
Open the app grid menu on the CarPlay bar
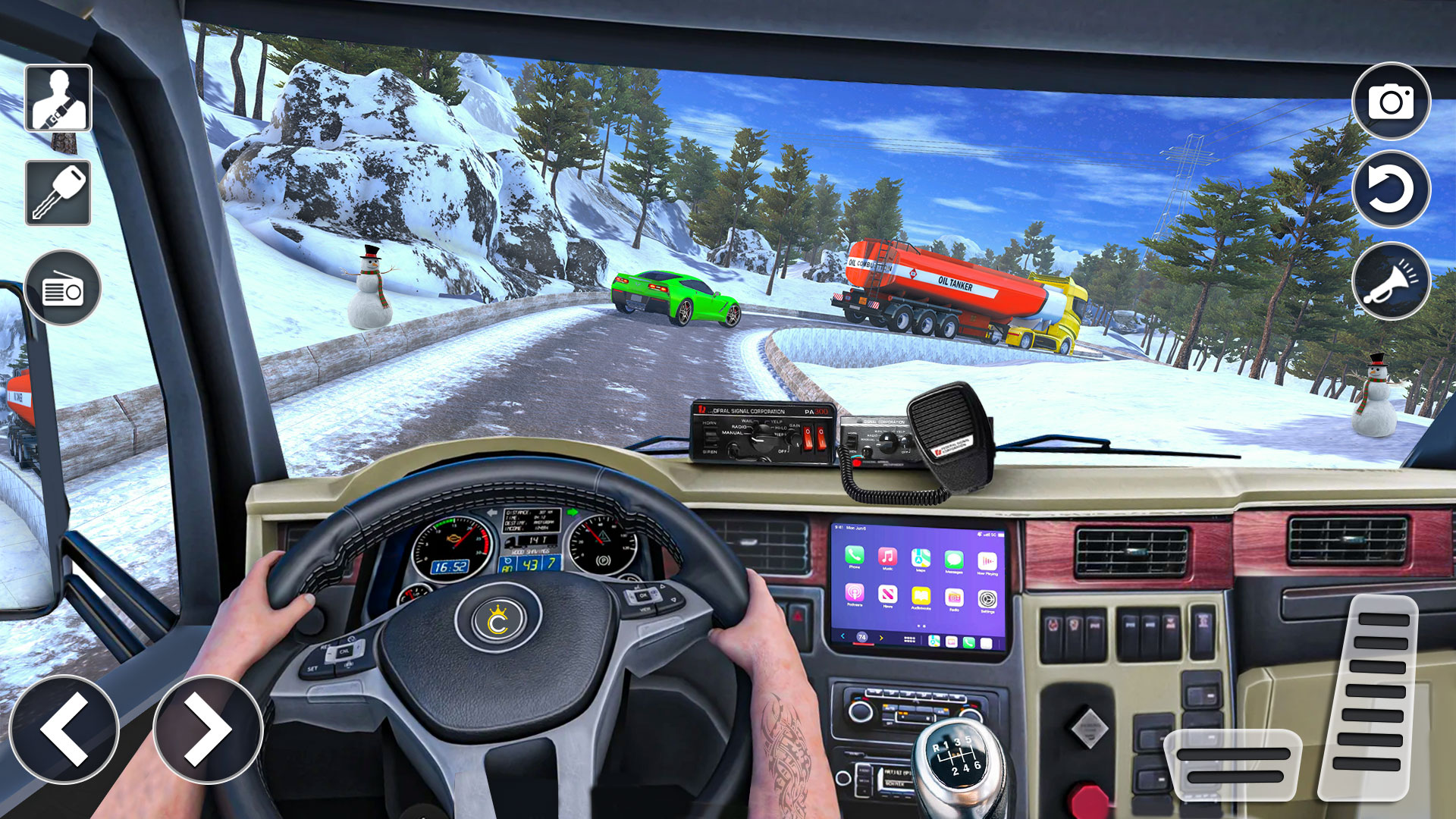tap(909, 639)
